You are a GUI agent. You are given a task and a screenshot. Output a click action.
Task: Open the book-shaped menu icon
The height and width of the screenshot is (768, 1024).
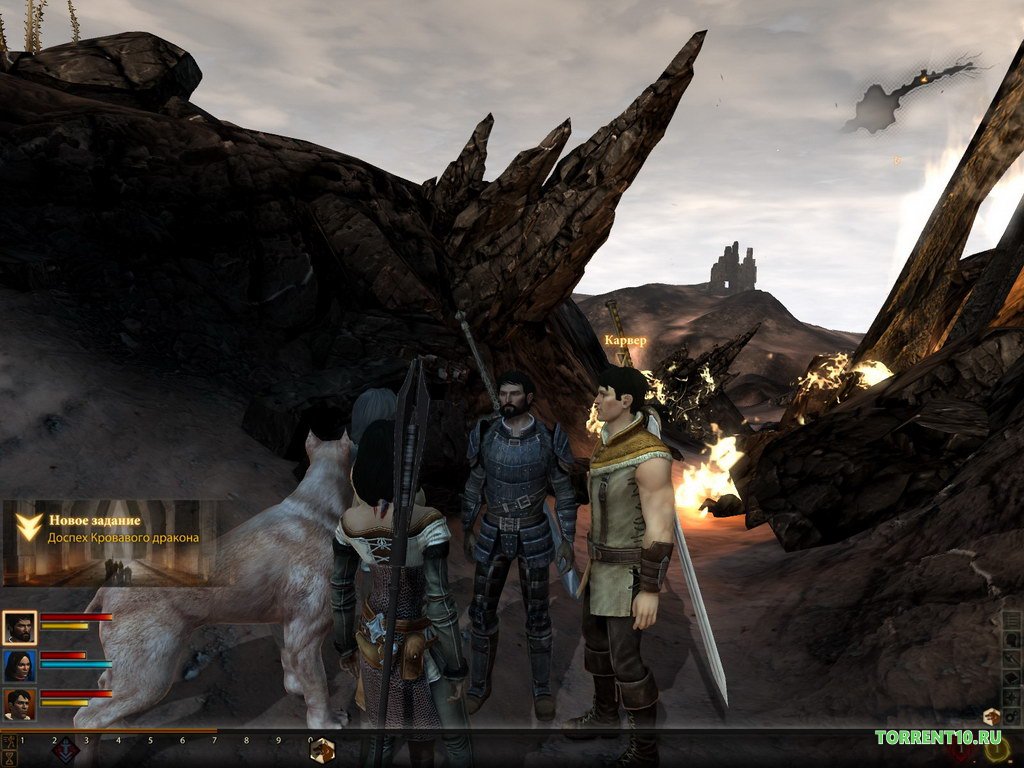1012,679
